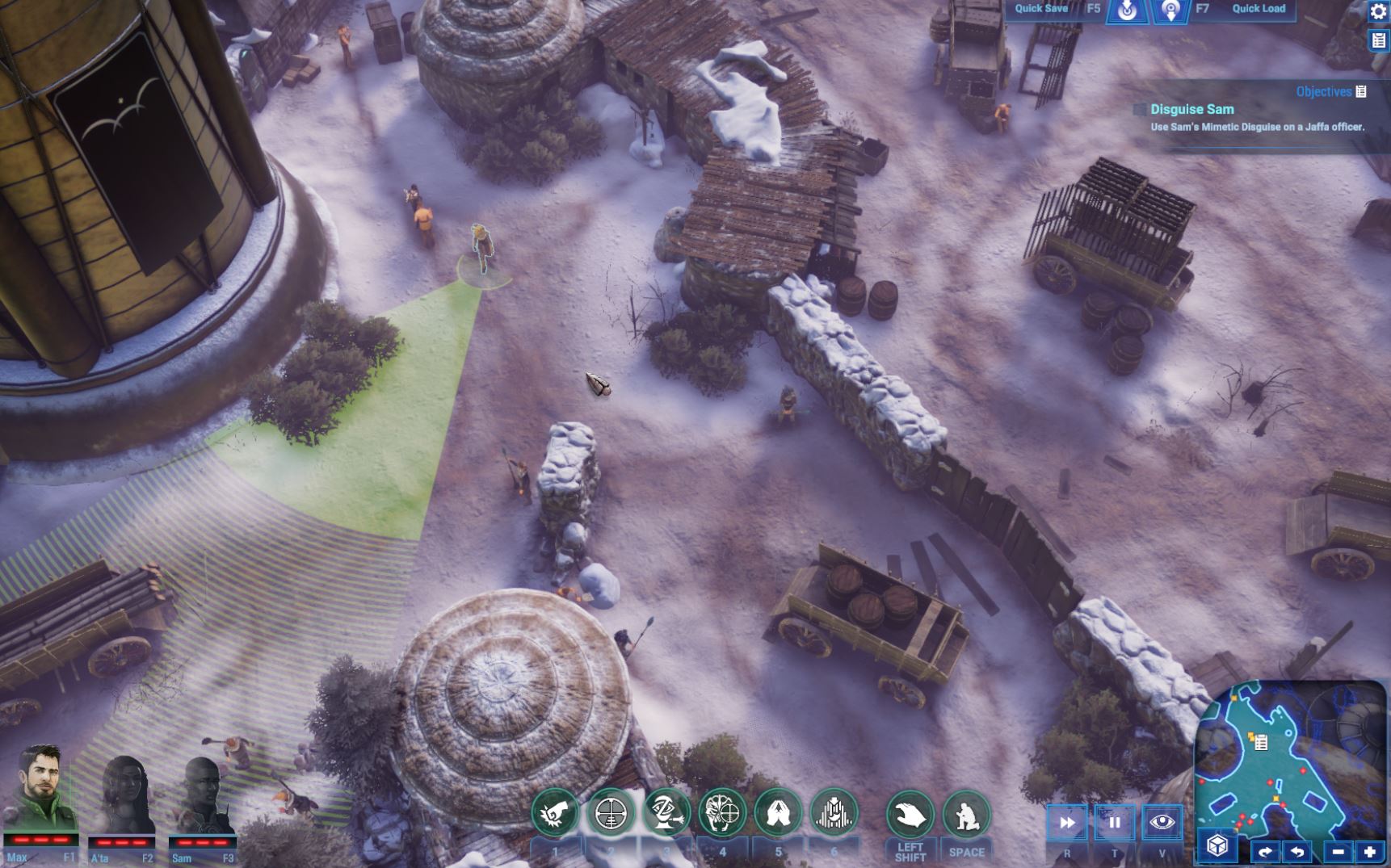Viewport: 1391px width, 868px height.
Task: Click the fast-forward time button
Action: coord(1067,823)
